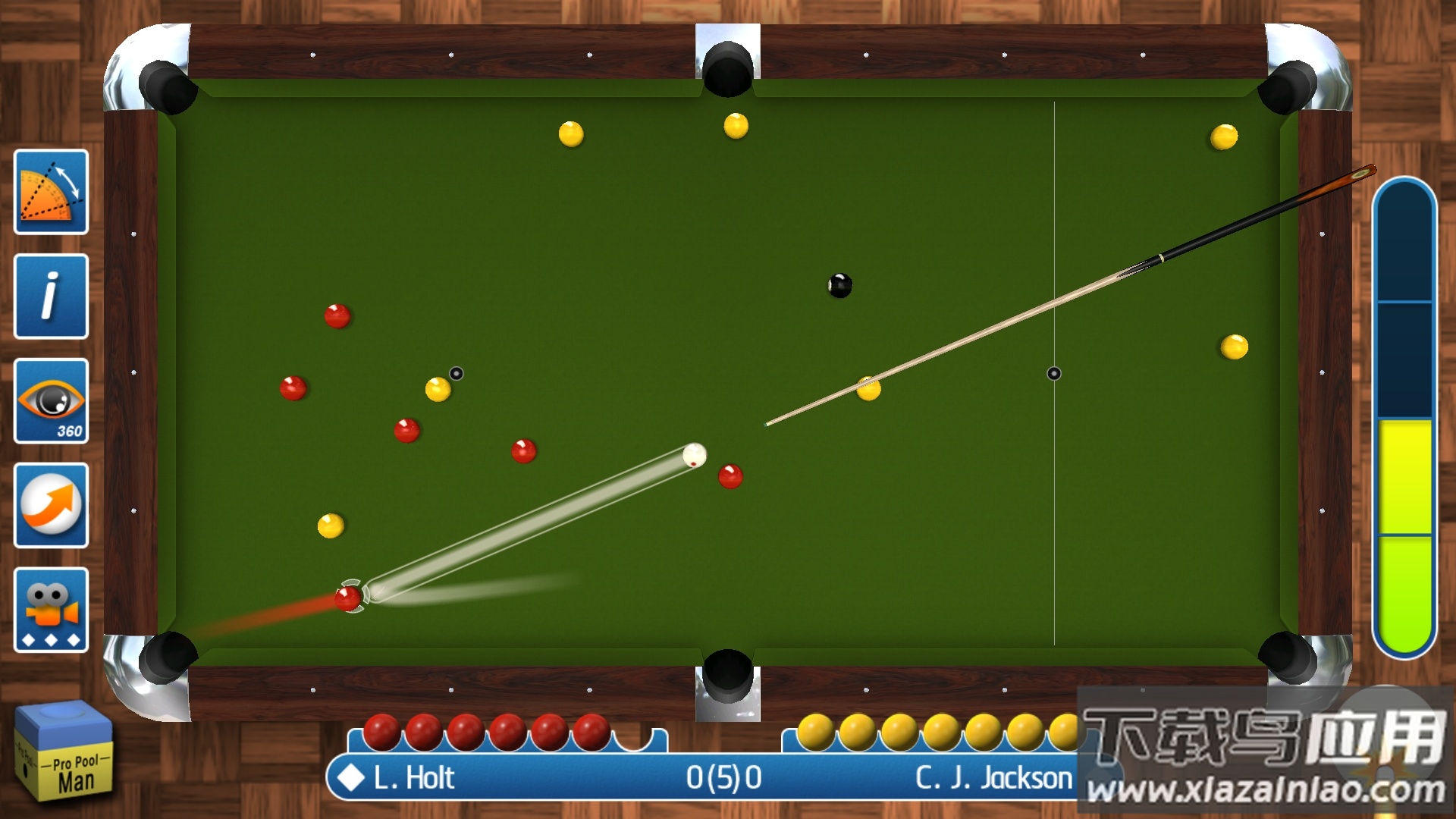Click the orange arrow shot tool

[50, 507]
